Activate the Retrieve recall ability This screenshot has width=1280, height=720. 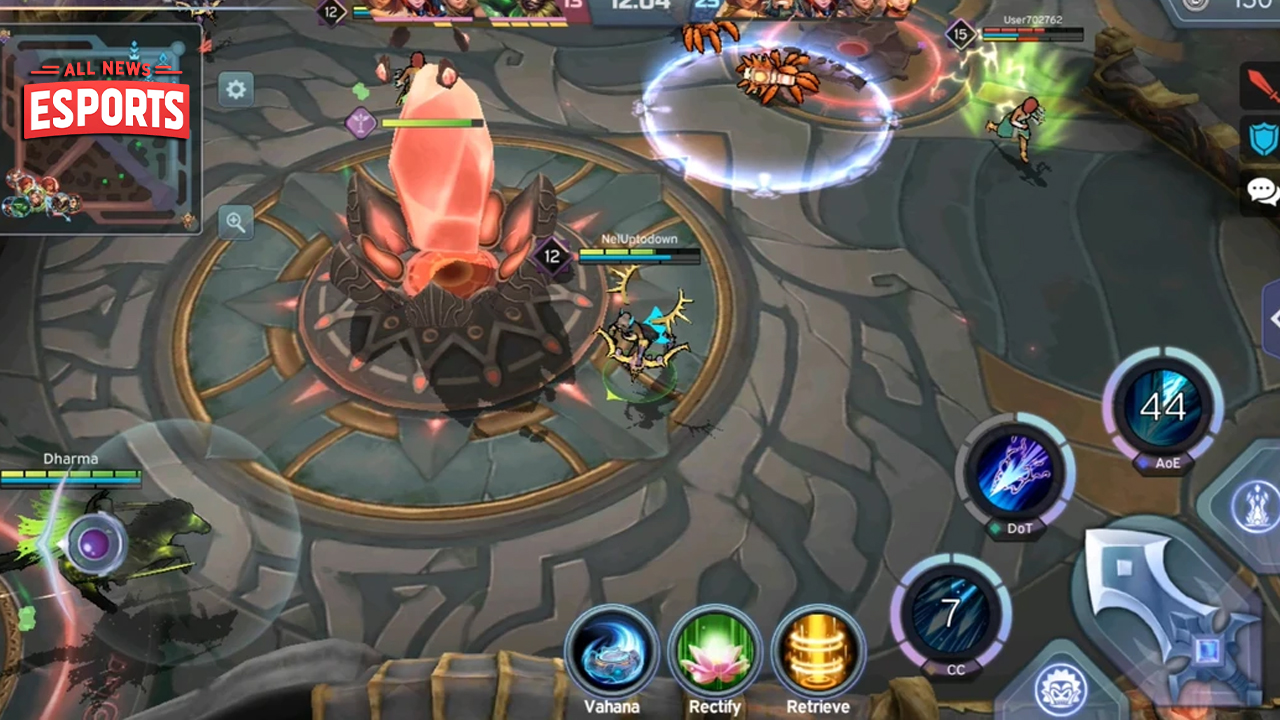[818, 652]
